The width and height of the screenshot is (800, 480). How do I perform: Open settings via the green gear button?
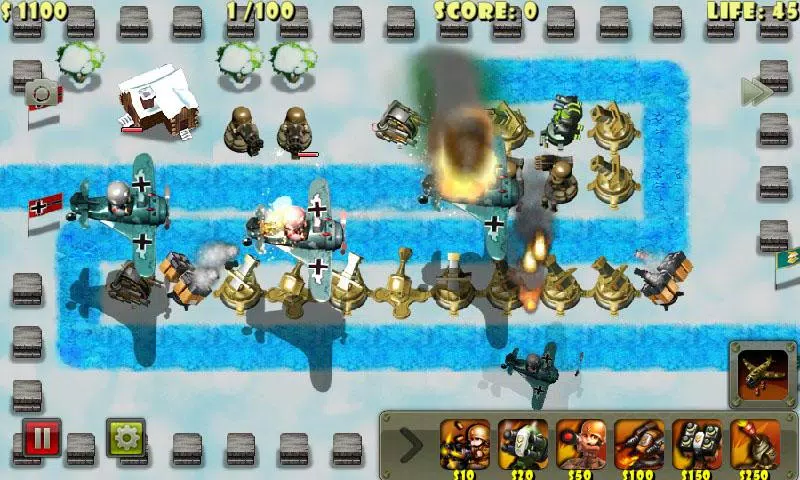[x=126, y=438]
